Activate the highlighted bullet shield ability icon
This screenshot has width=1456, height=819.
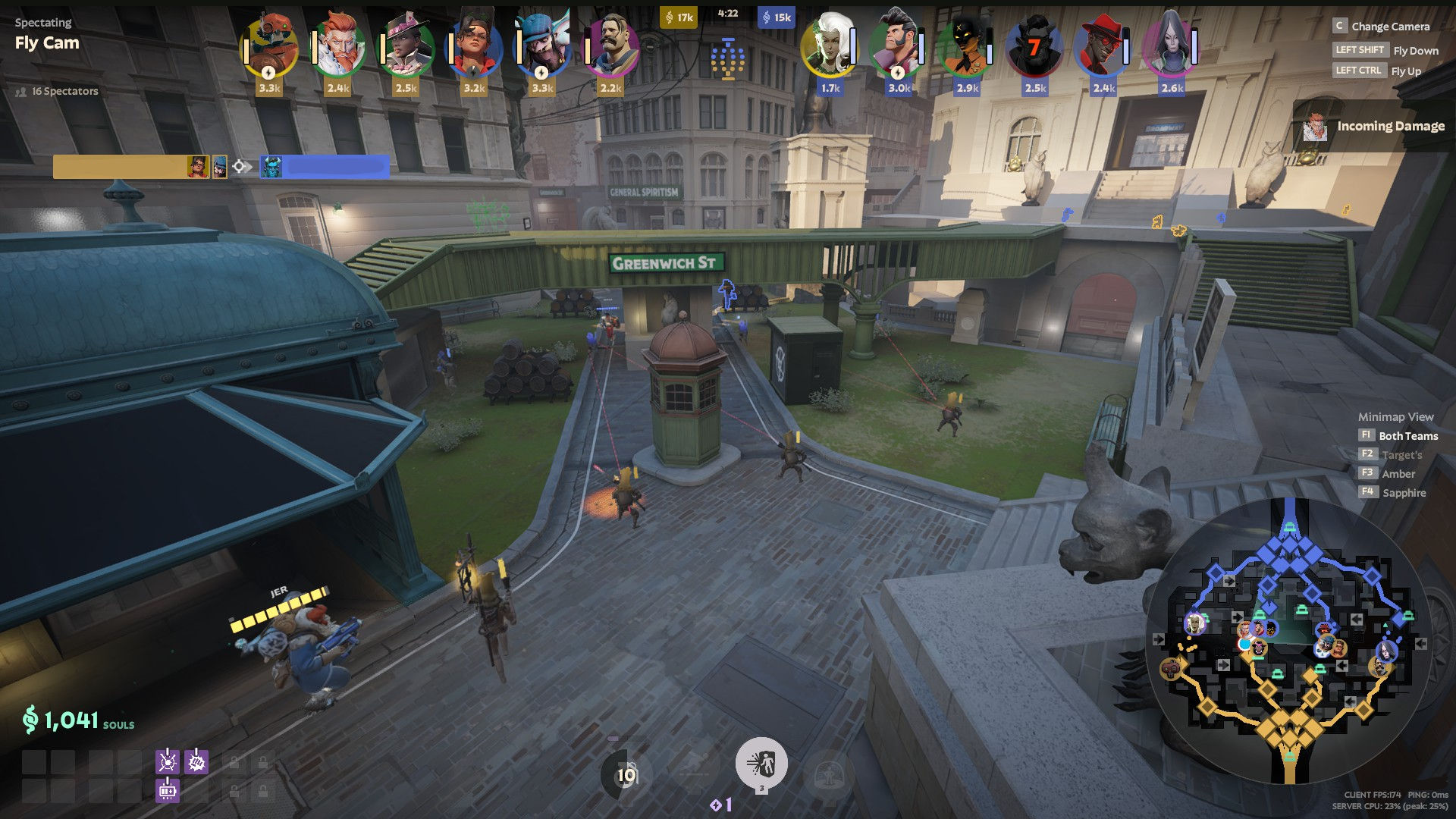coord(761,764)
